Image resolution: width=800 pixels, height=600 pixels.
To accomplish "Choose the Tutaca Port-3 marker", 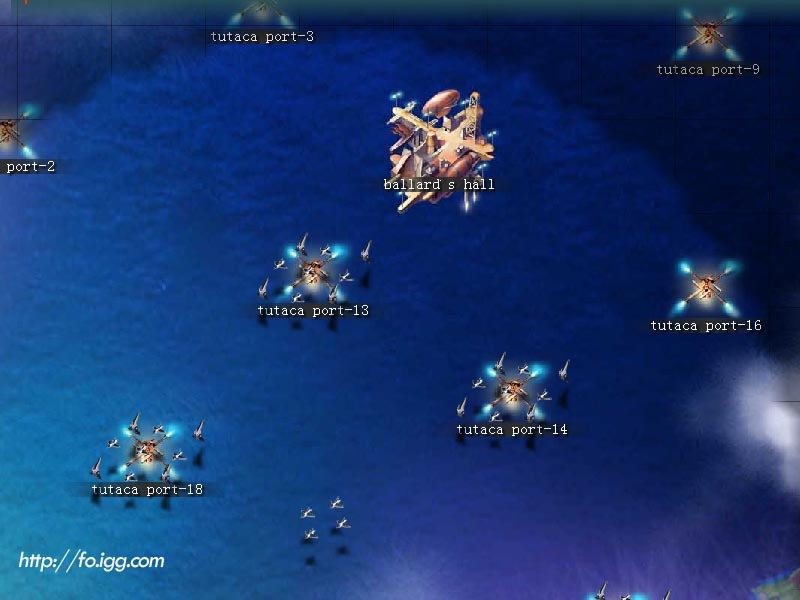I will click(262, 14).
